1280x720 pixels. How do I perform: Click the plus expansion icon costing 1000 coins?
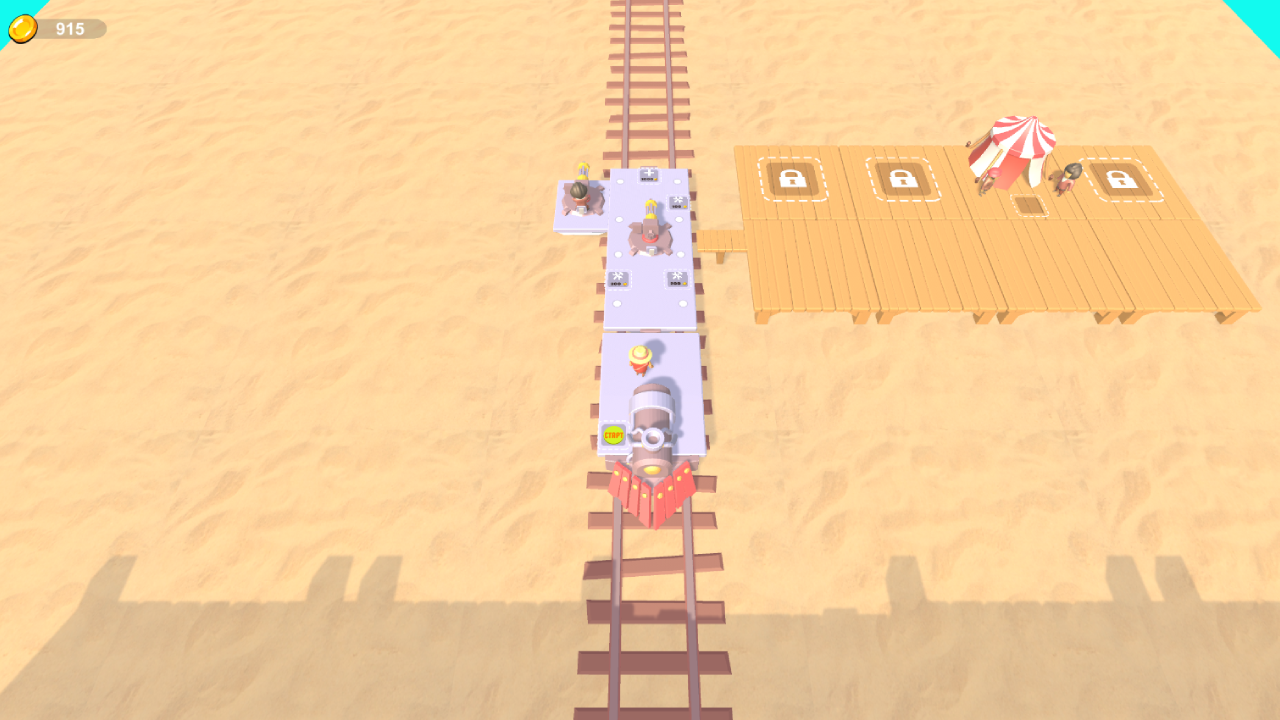point(648,176)
